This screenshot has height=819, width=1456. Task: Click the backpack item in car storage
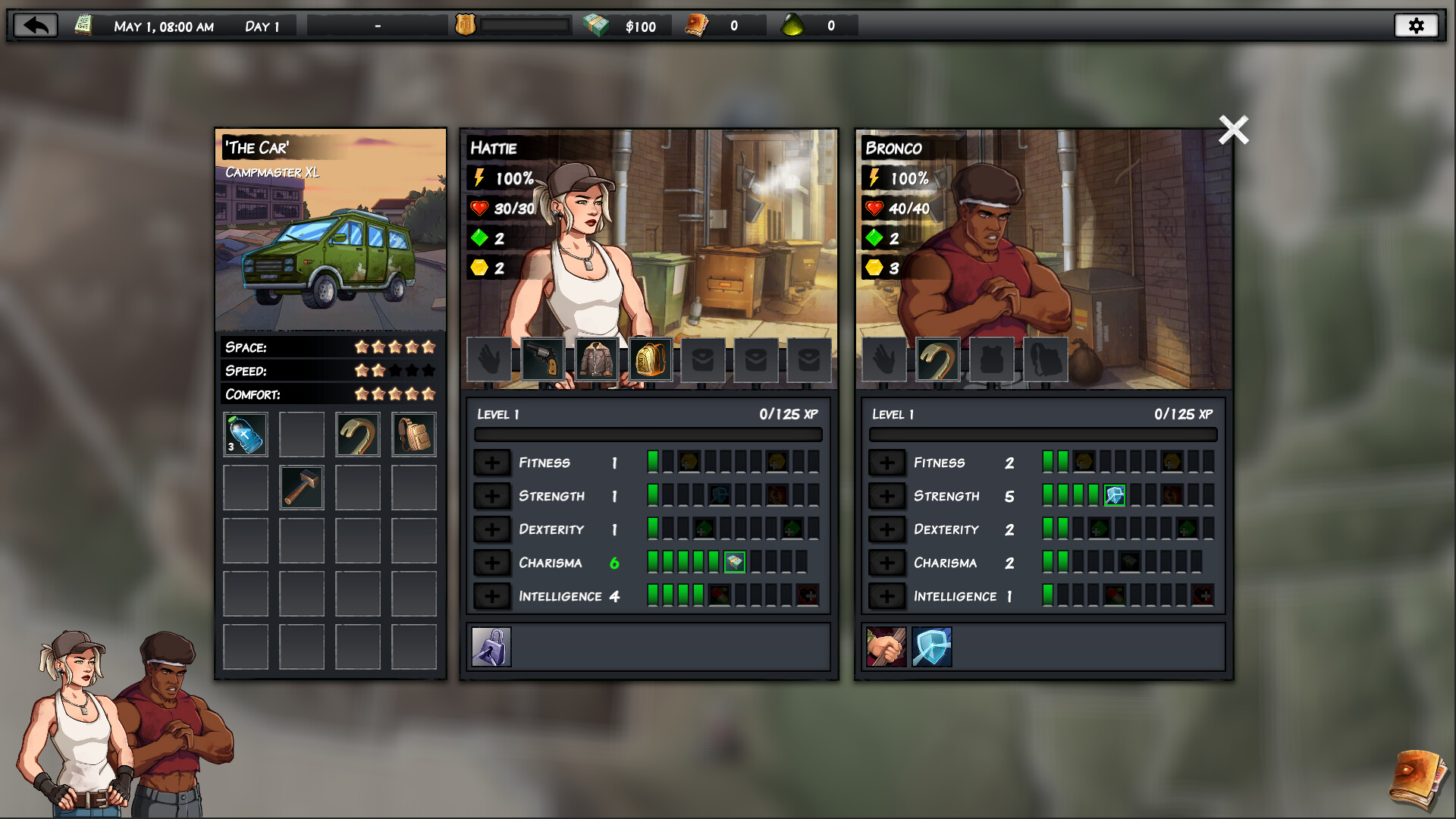click(x=414, y=434)
